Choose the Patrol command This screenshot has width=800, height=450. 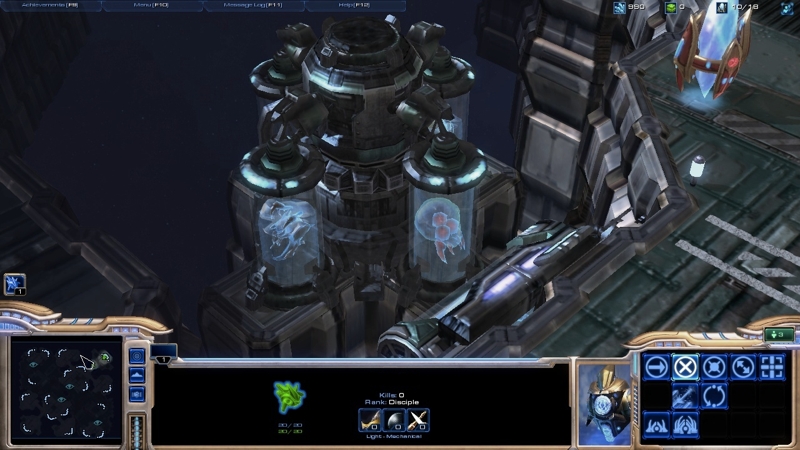743,367
